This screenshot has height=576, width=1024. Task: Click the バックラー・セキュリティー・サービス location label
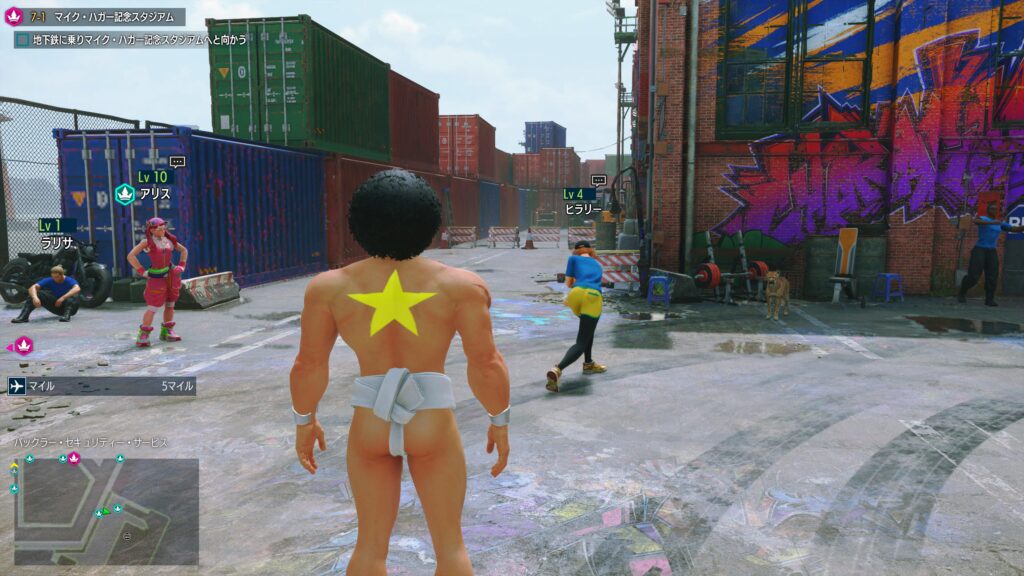click(91, 442)
